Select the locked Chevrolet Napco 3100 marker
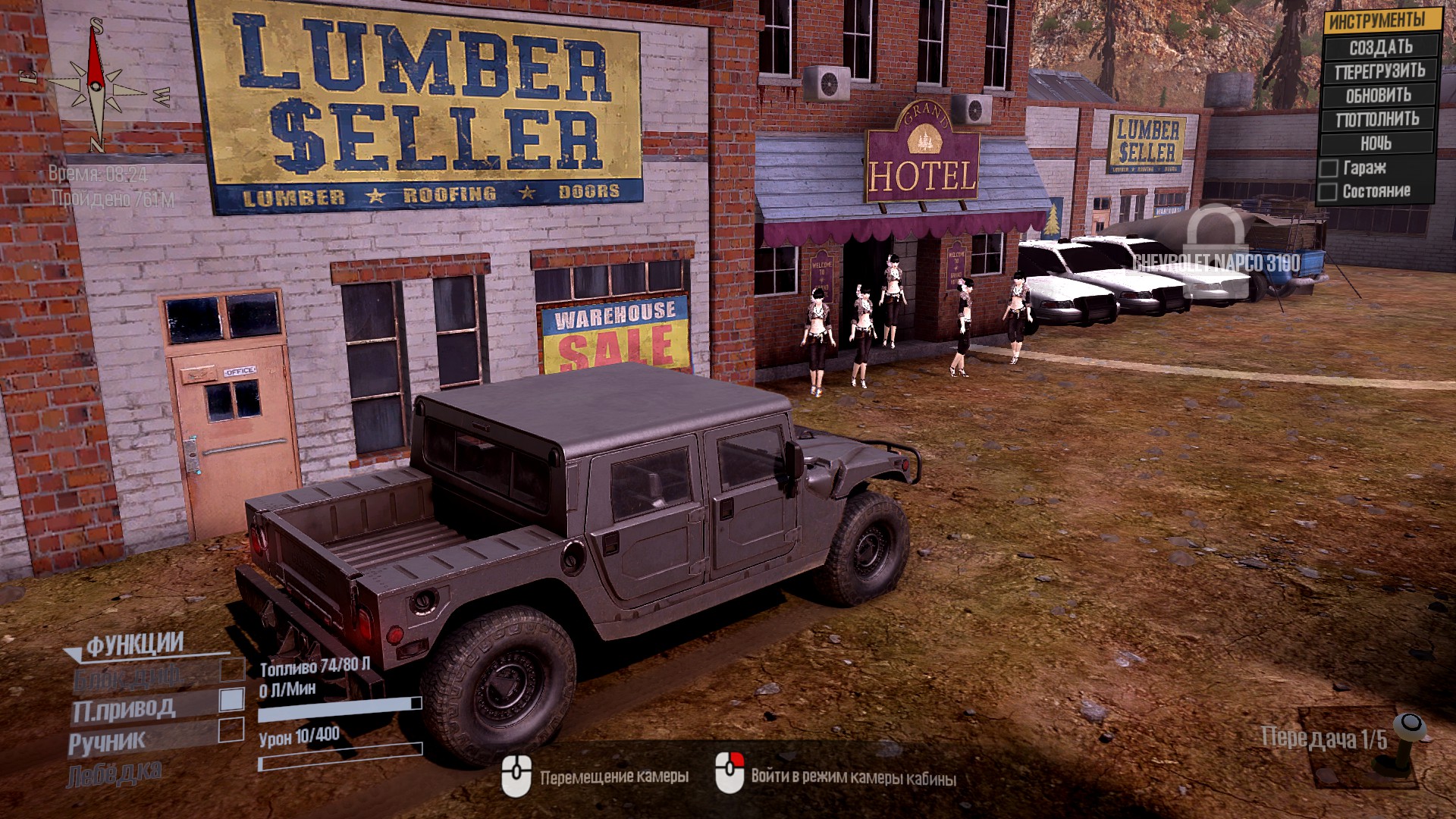The height and width of the screenshot is (819, 1456). pos(1216,244)
